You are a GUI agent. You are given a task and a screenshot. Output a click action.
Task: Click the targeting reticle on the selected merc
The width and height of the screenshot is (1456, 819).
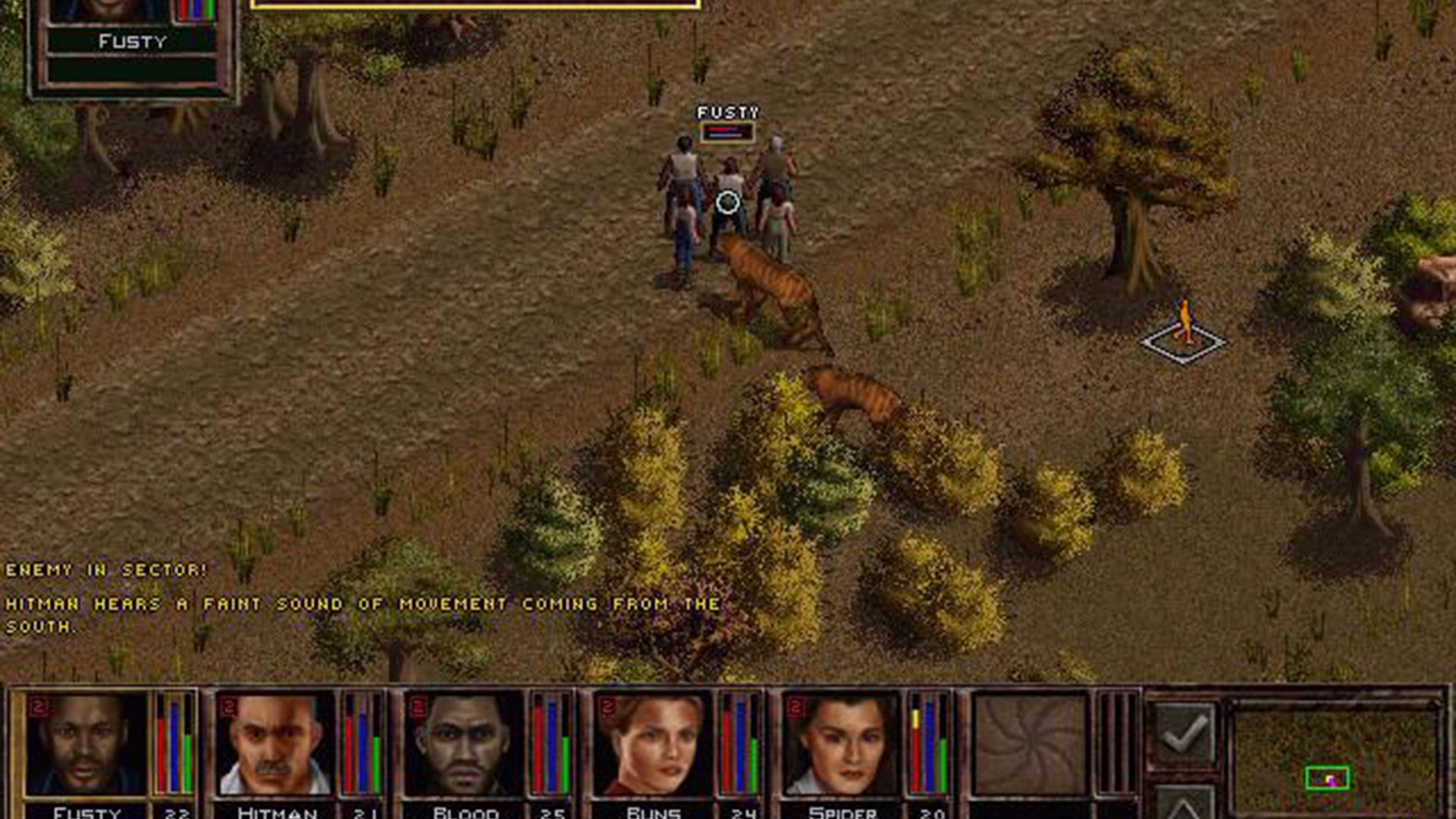[x=726, y=200]
